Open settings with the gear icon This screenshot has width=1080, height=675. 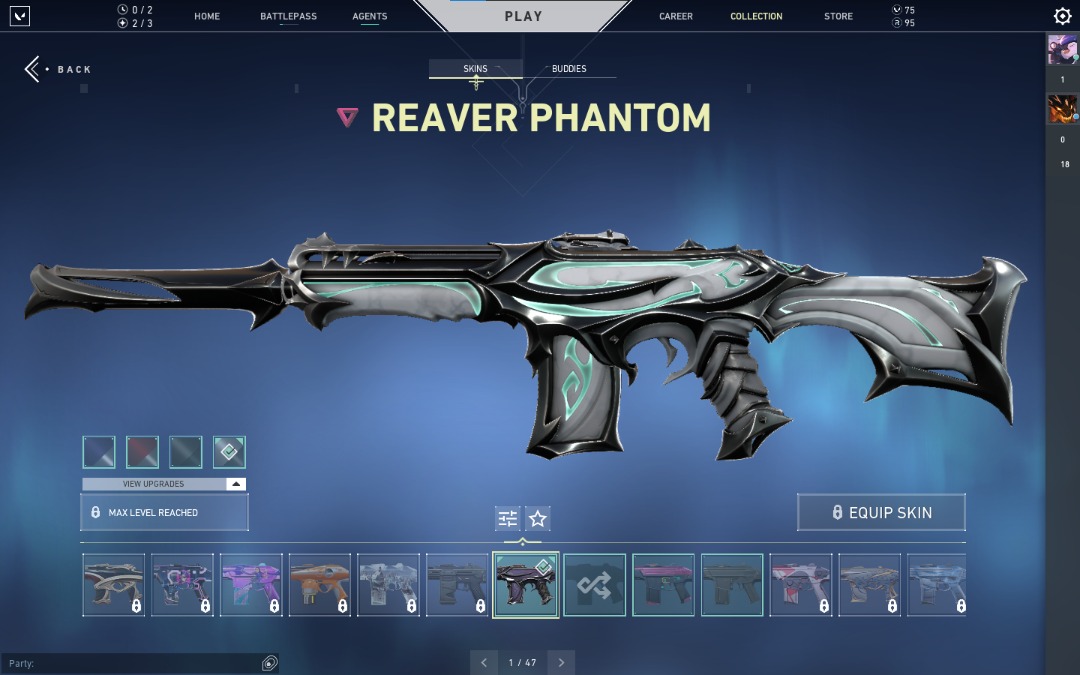pos(1062,16)
